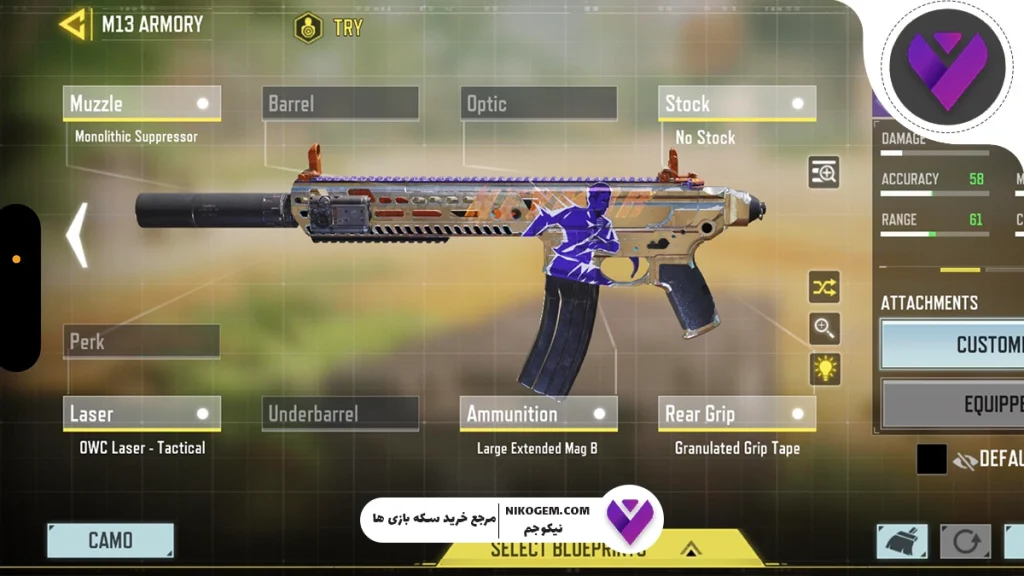The image size is (1024, 576).
Task: Choose the Optic attachment slot
Action: tap(539, 103)
